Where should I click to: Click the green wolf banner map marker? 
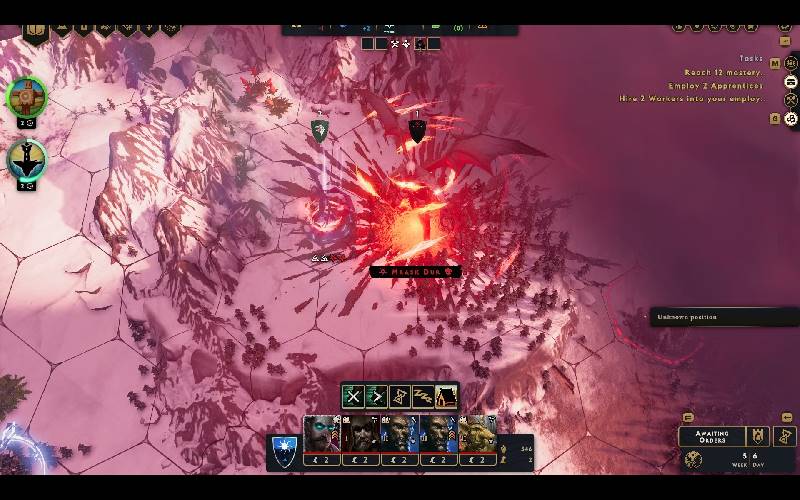pyautogui.click(x=319, y=130)
